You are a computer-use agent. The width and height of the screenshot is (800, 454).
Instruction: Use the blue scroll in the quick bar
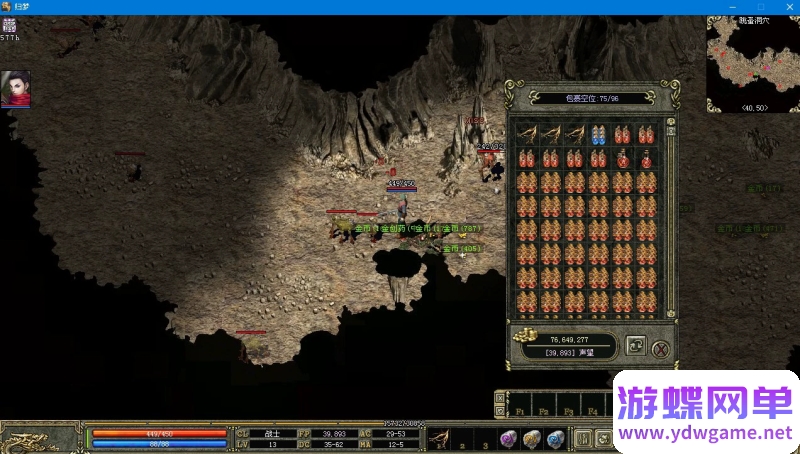(x=555, y=438)
